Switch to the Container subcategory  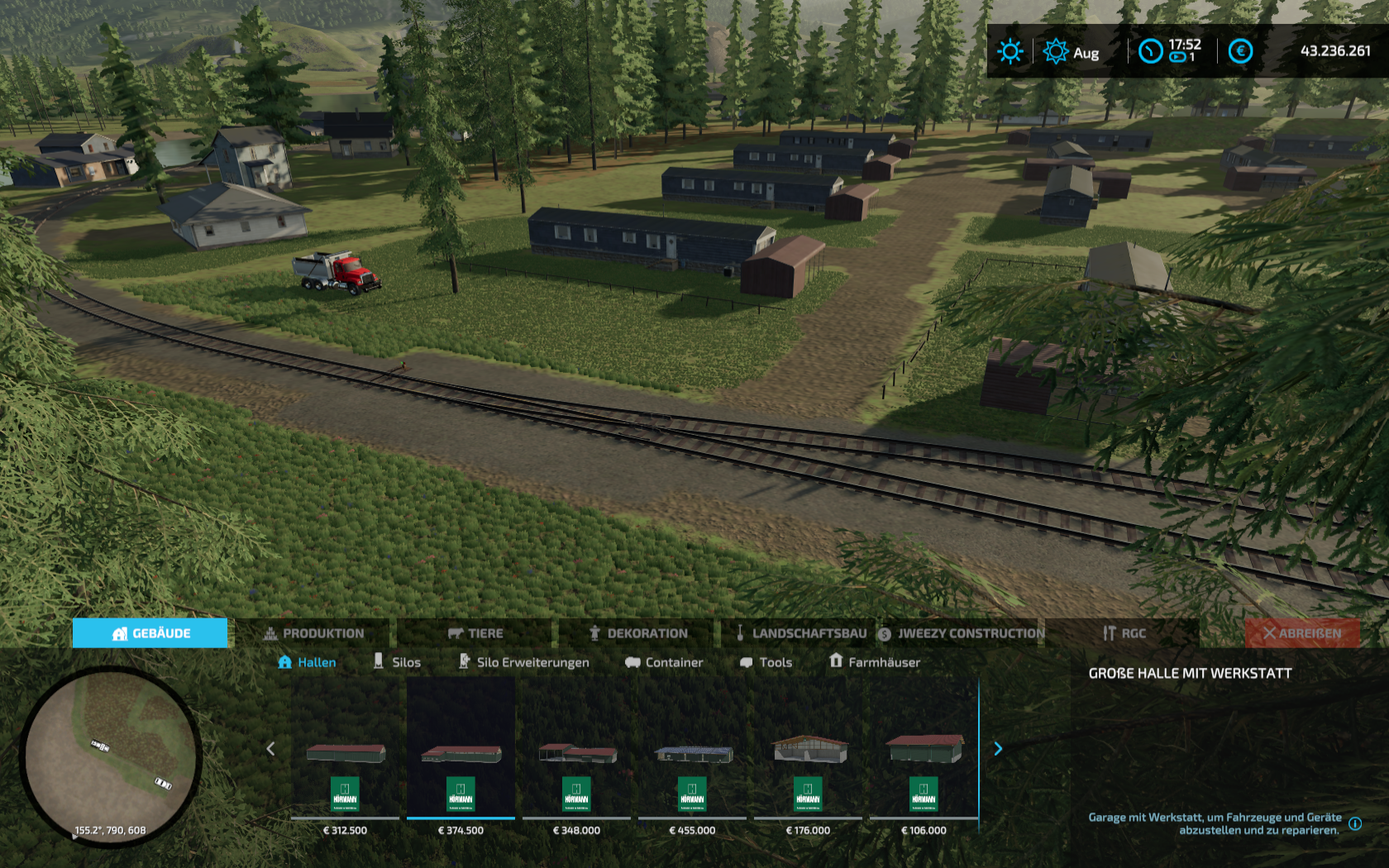(664, 662)
